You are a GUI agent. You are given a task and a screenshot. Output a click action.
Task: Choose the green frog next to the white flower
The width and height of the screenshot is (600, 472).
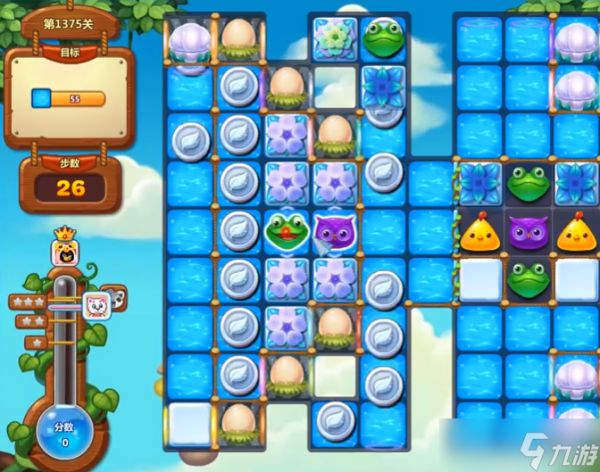[383, 38]
